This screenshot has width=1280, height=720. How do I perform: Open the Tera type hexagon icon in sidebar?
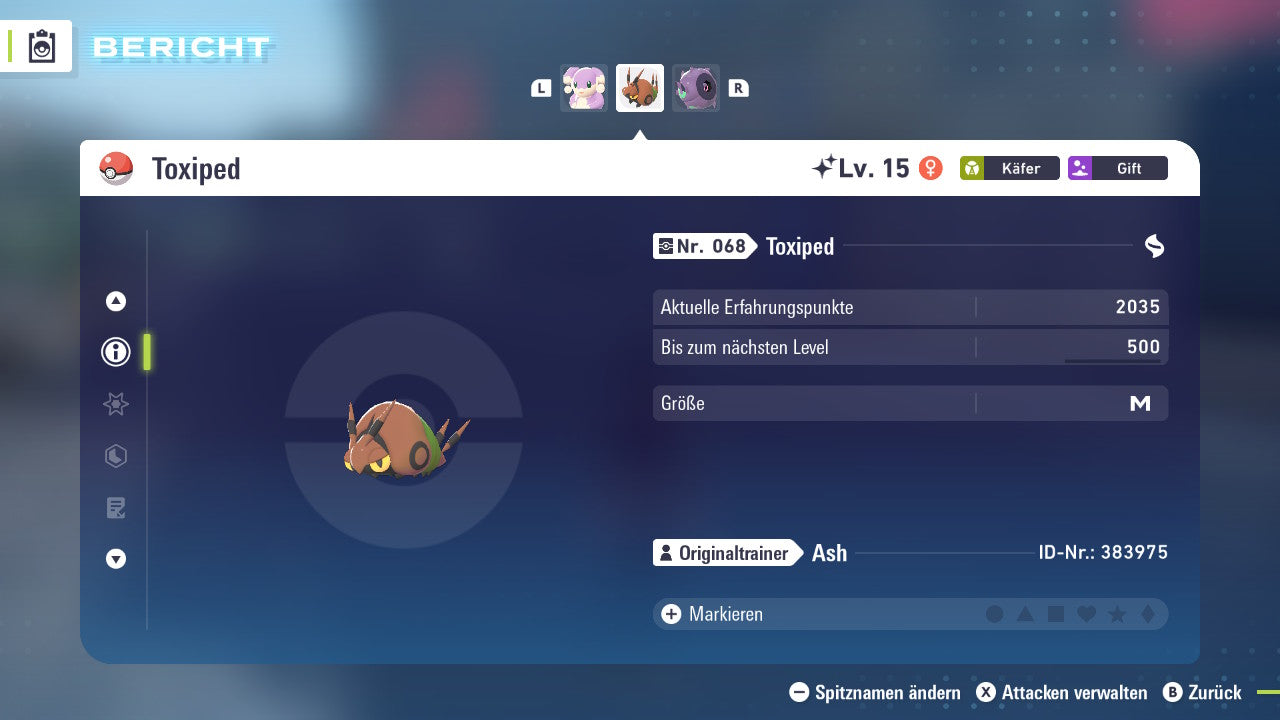pyautogui.click(x=115, y=456)
